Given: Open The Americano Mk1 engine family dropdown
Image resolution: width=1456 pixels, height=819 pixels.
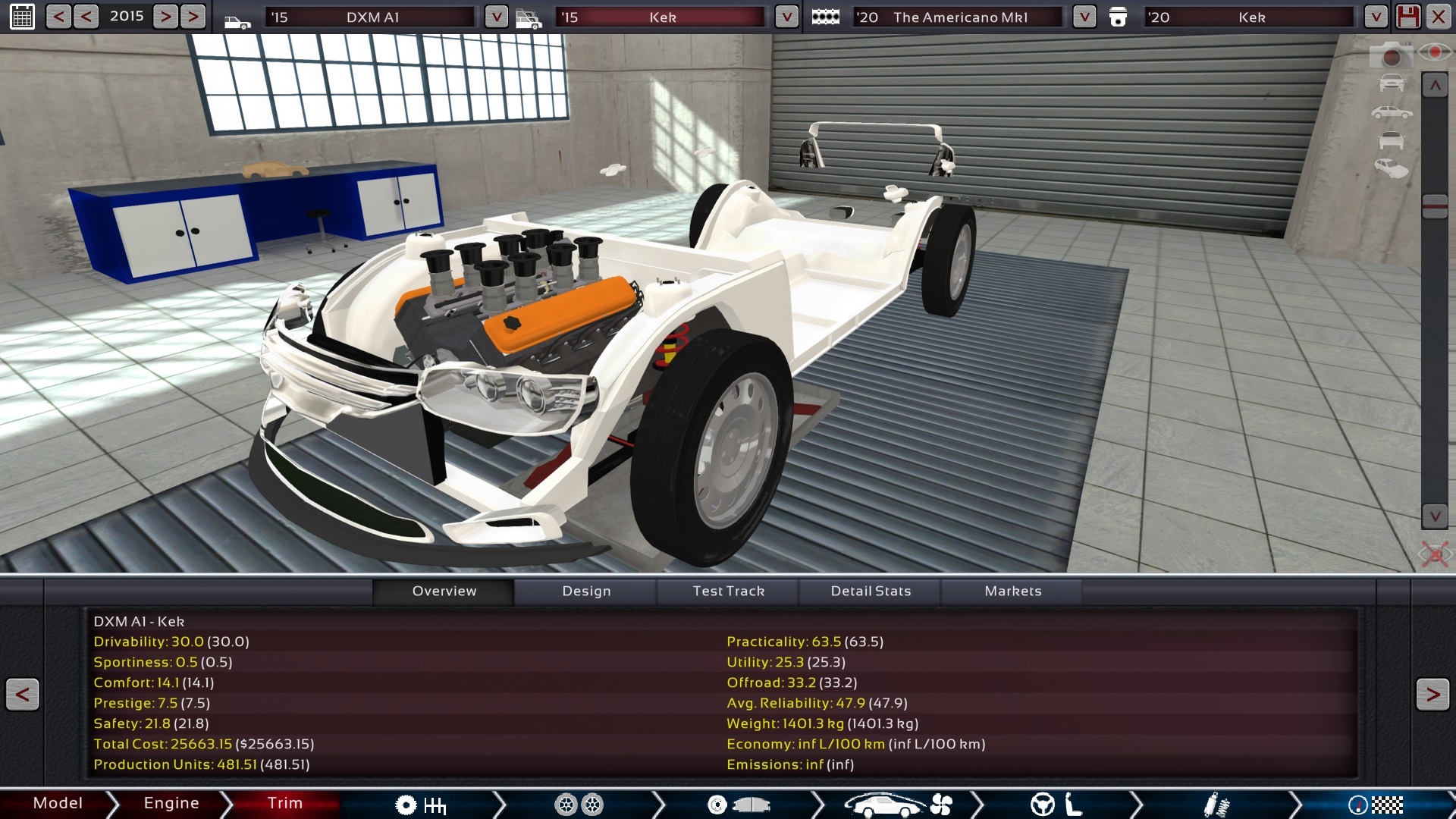Looking at the screenshot, I should tap(1084, 16).
